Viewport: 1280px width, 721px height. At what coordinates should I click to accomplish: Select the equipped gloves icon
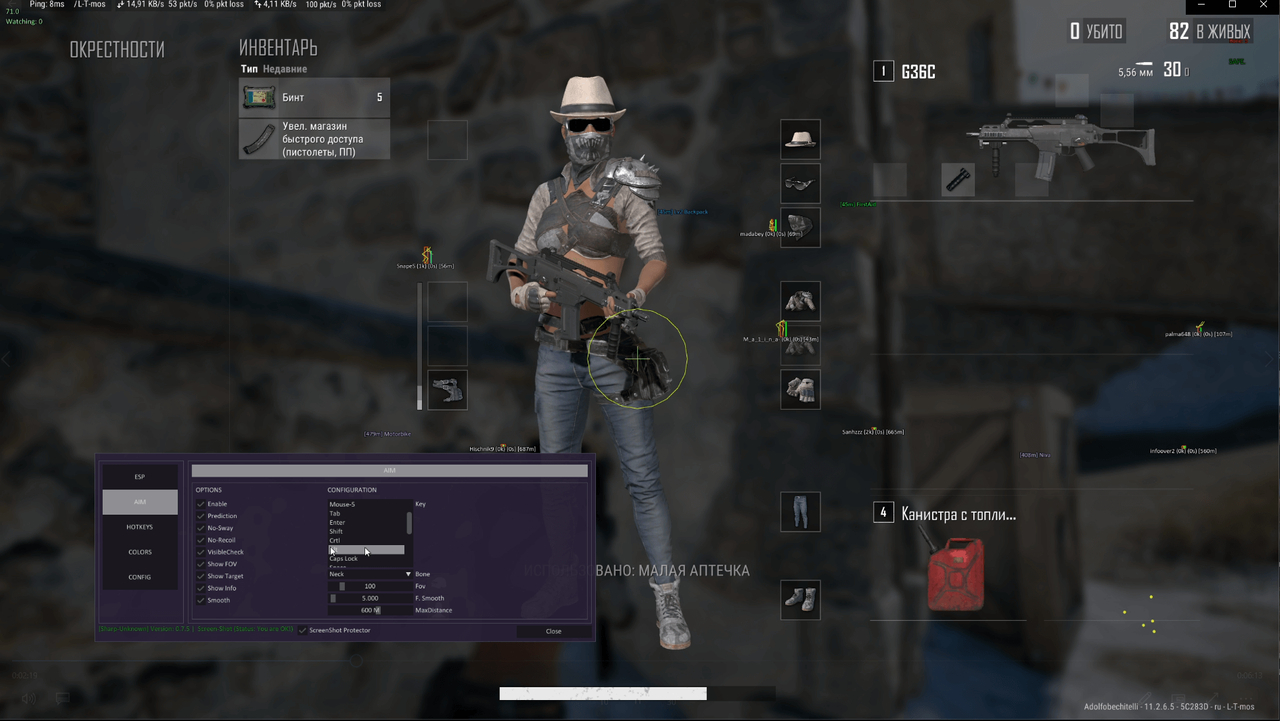point(799,389)
